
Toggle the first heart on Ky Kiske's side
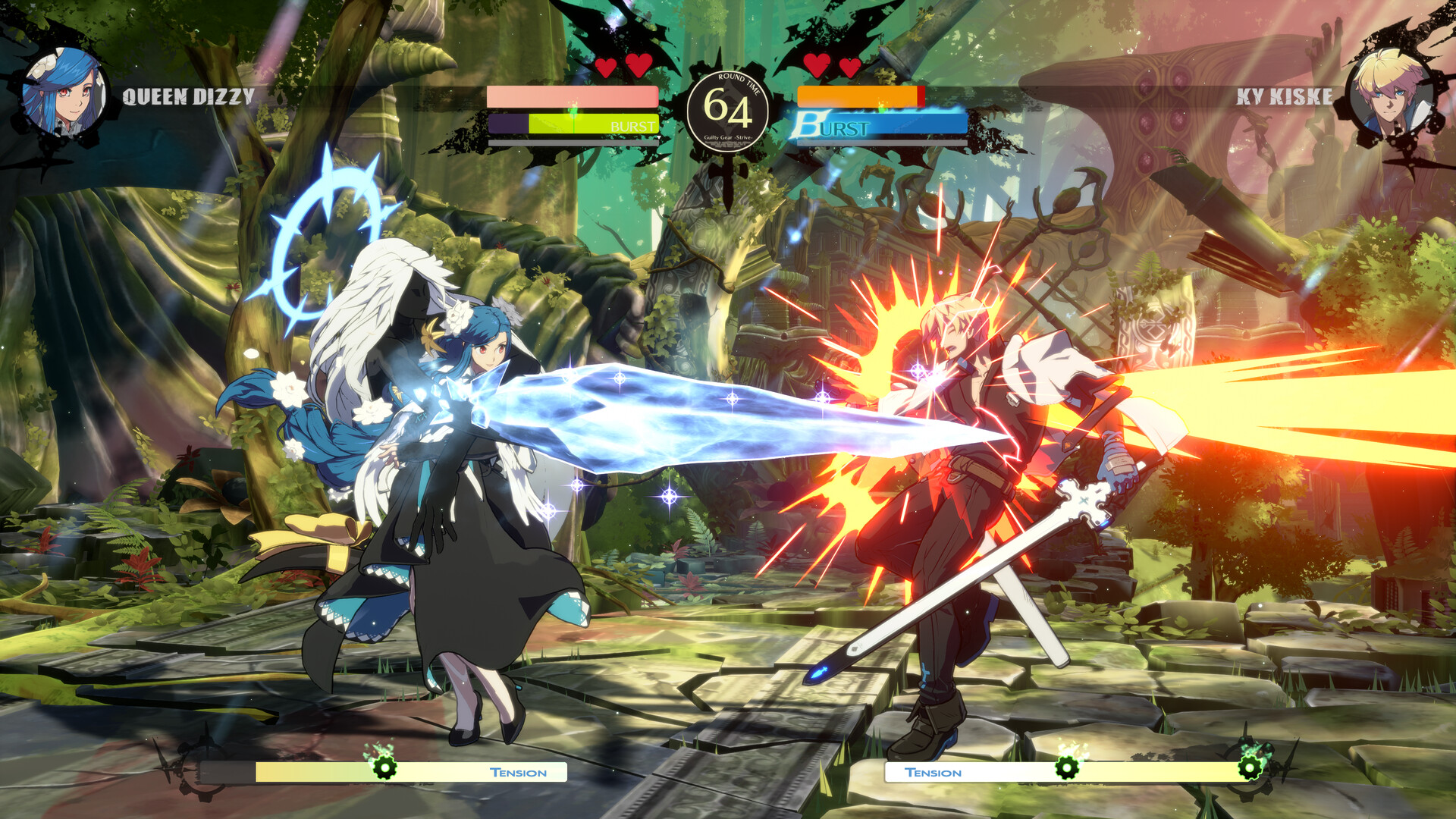coord(816,66)
